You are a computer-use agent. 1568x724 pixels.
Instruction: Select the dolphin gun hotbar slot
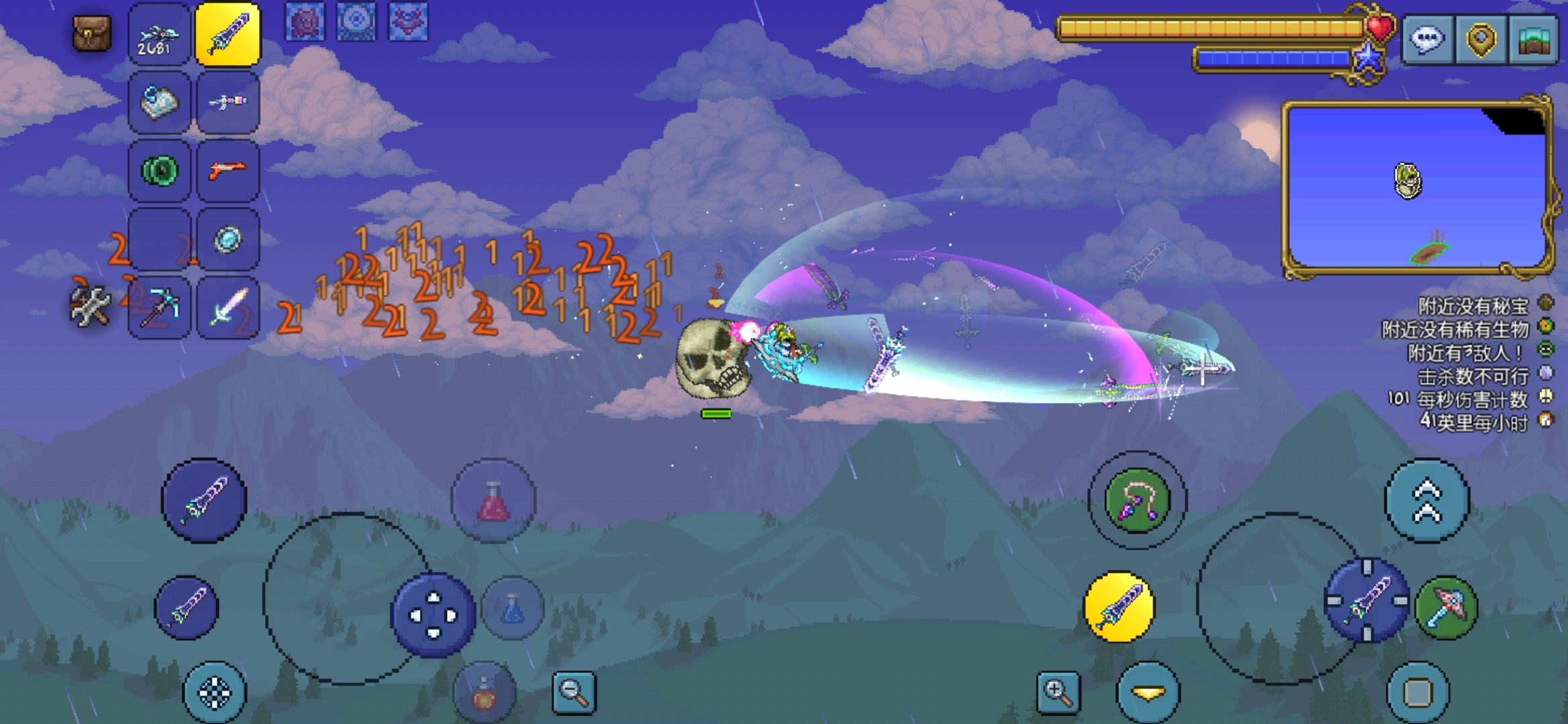[159, 35]
